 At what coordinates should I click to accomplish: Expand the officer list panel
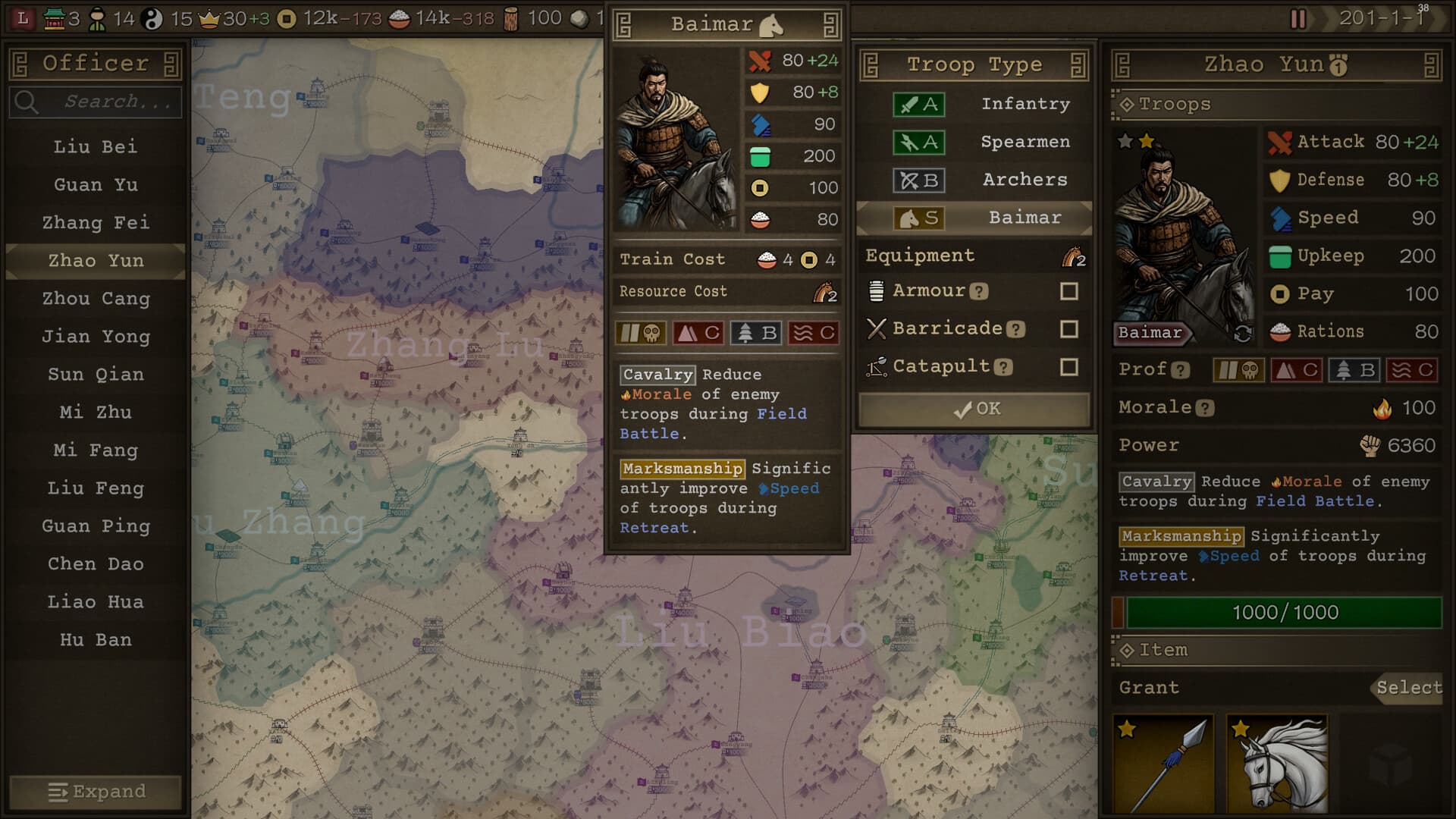pos(96,792)
